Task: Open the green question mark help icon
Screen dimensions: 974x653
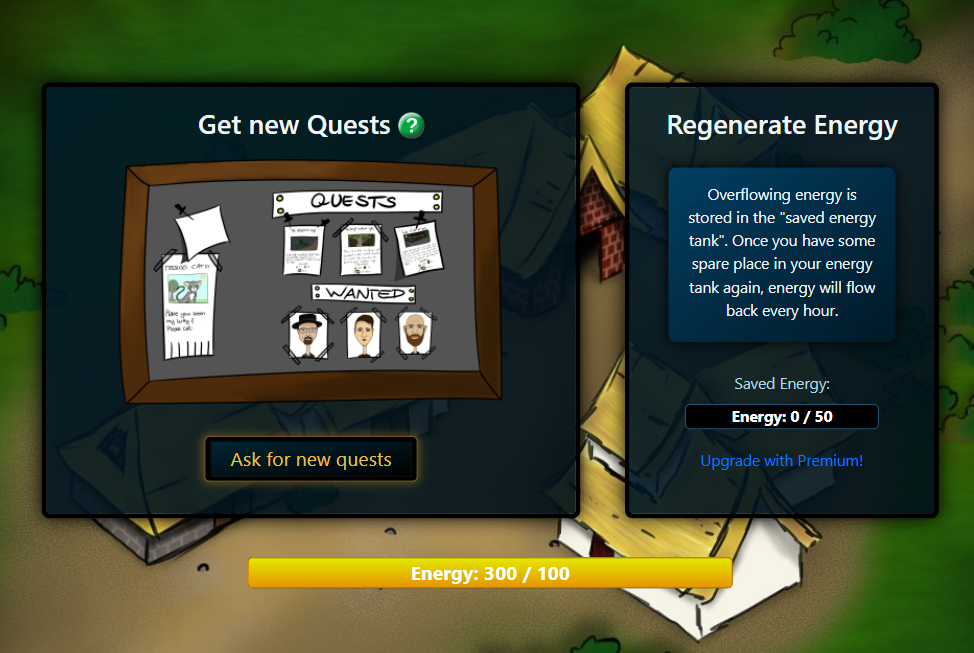Action: pyautogui.click(x=411, y=126)
